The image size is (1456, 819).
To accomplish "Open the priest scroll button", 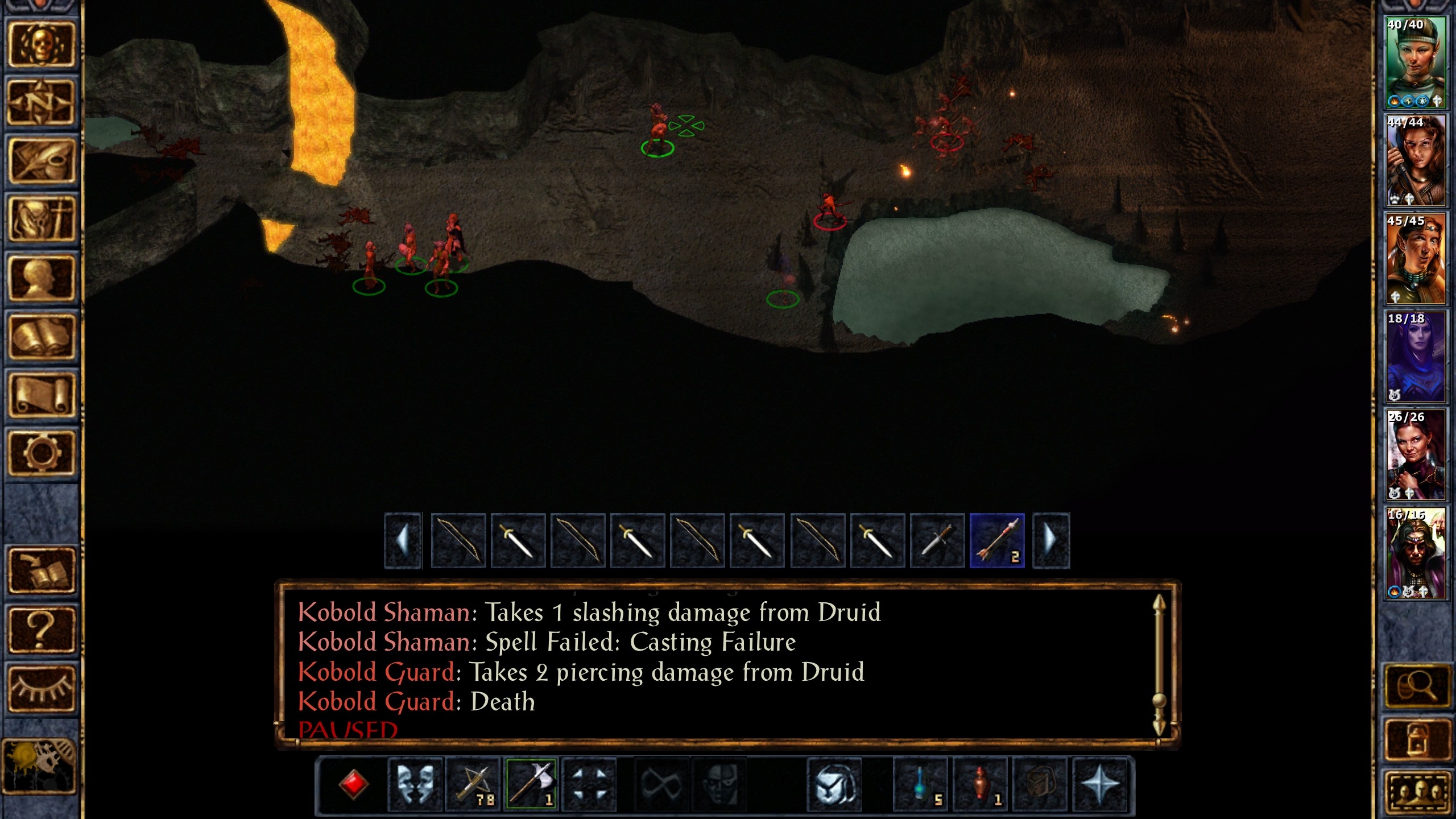I will pyautogui.click(x=41, y=395).
